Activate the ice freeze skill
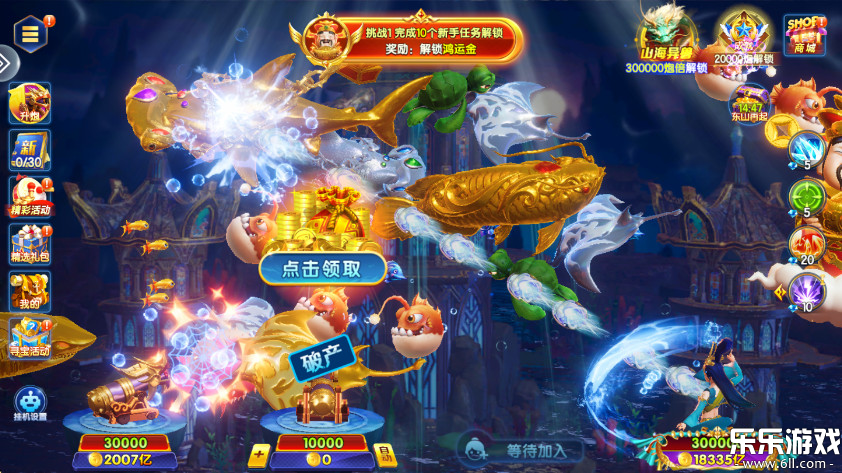Image resolution: width=842 pixels, height=473 pixels. 806,150
